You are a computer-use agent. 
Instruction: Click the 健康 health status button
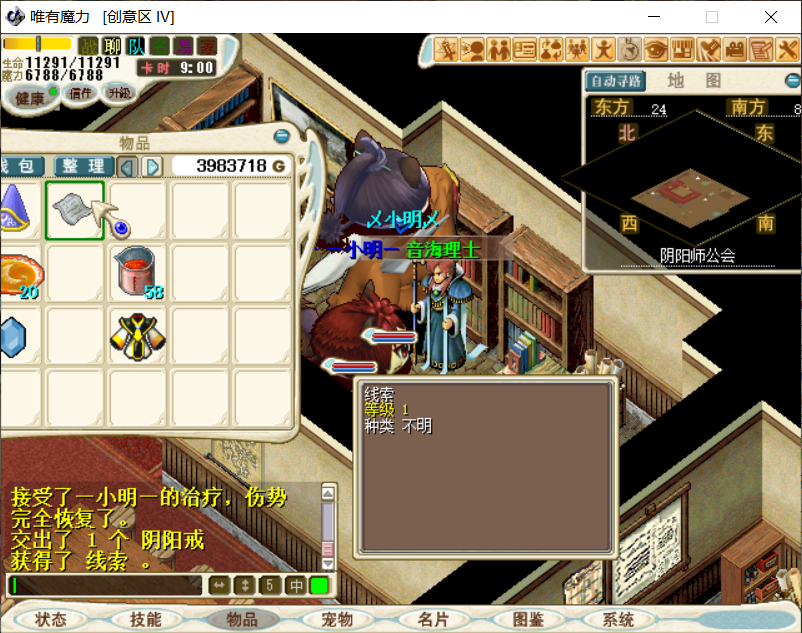30,97
